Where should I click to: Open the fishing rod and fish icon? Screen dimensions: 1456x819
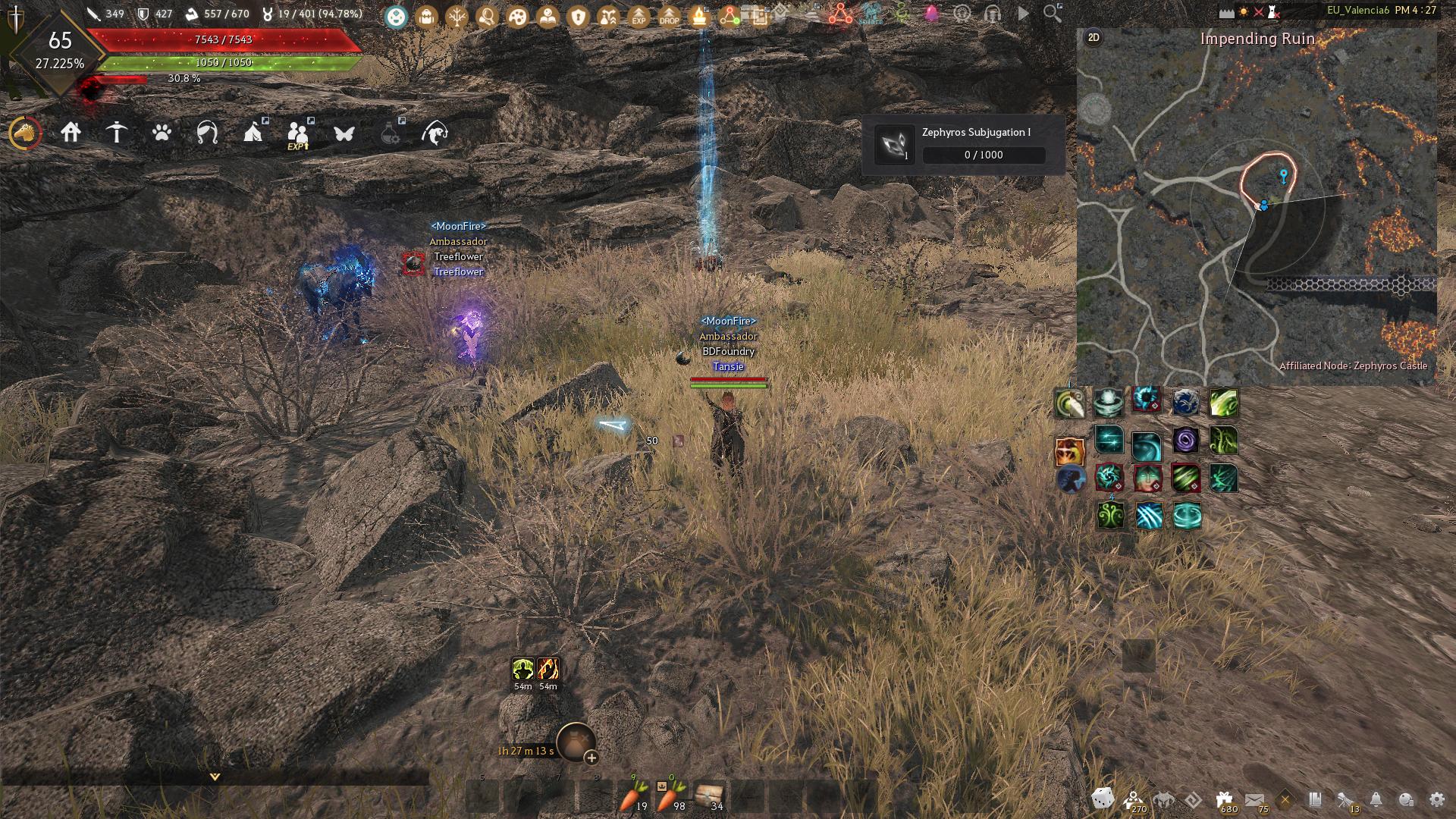(435, 133)
